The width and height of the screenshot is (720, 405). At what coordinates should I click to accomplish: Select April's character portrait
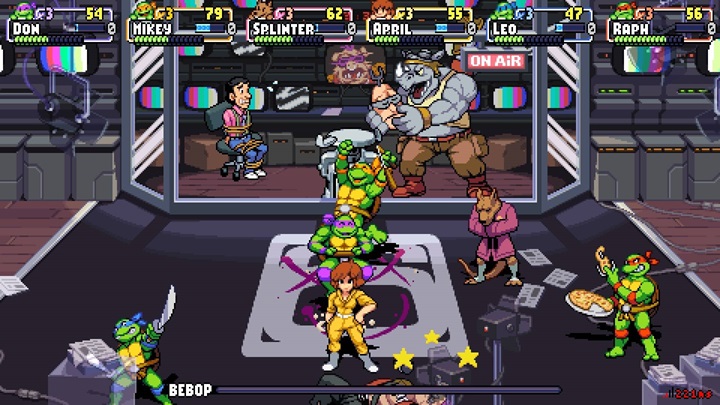click(383, 12)
